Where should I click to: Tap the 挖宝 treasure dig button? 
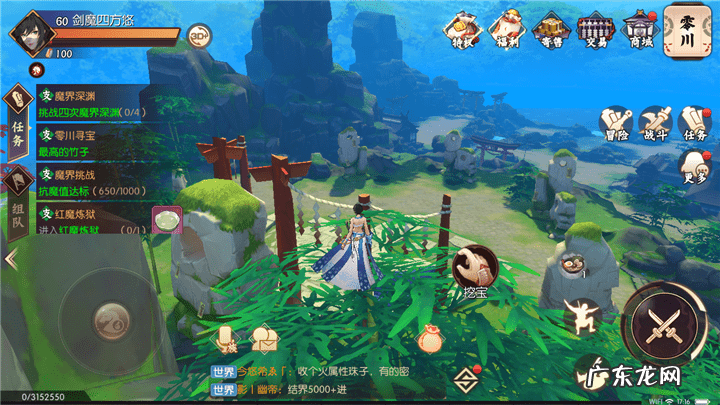pyautogui.click(x=472, y=268)
